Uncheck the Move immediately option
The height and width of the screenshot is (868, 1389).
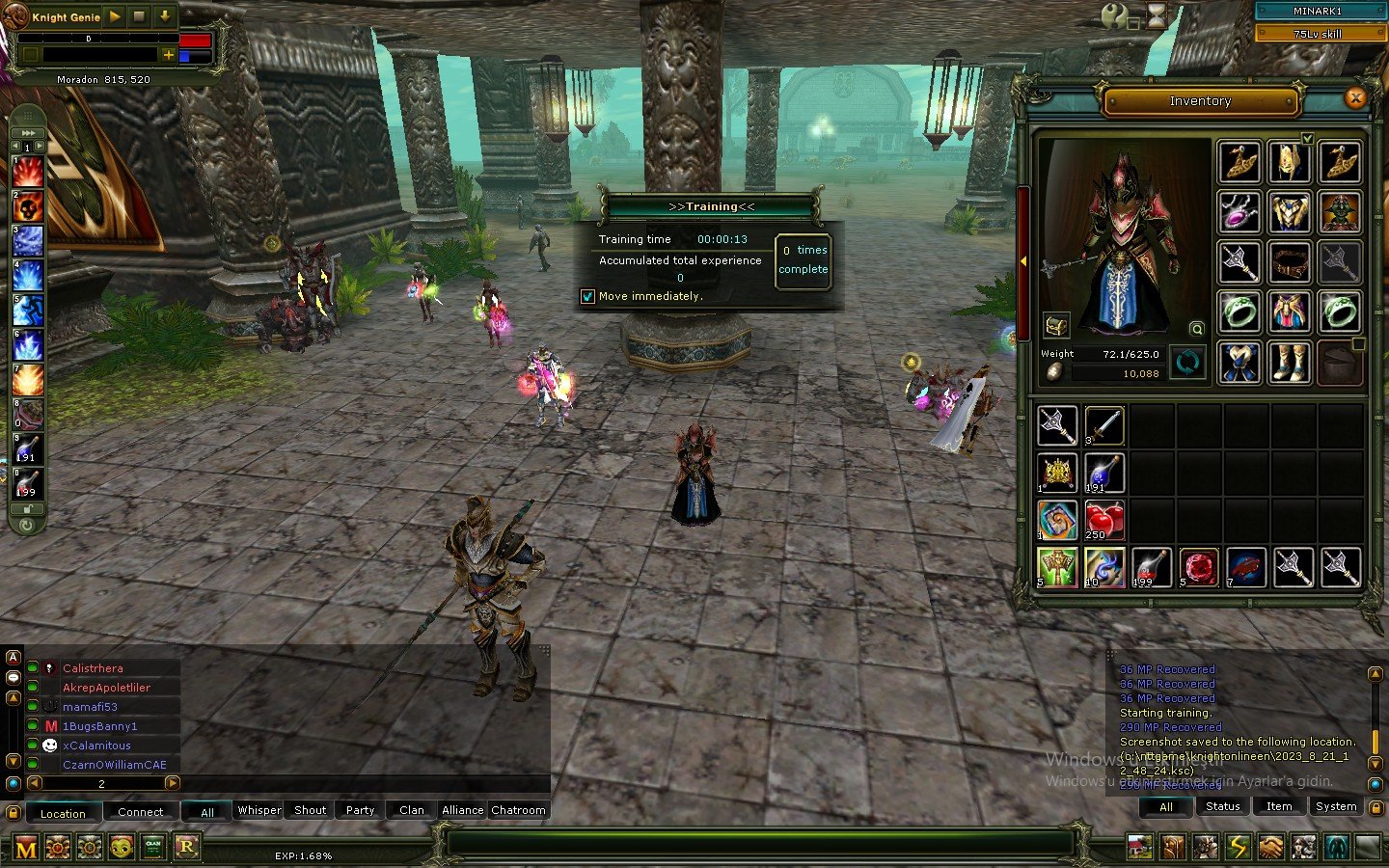[587, 296]
